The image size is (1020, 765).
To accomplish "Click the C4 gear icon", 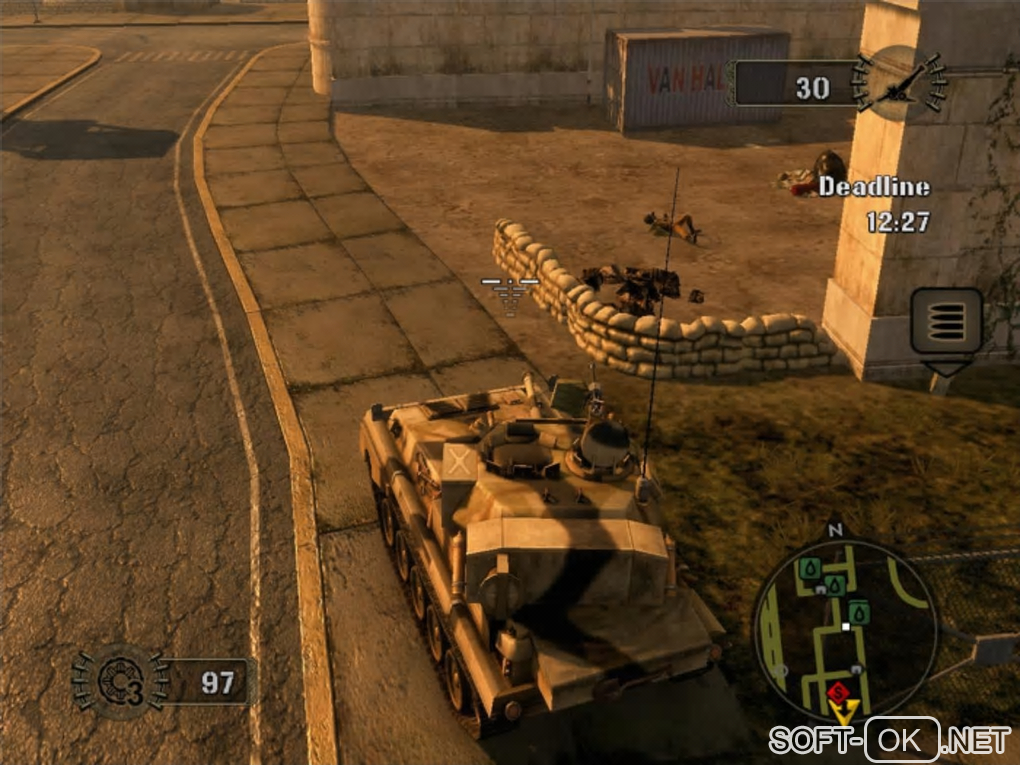I will (x=118, y=681).
